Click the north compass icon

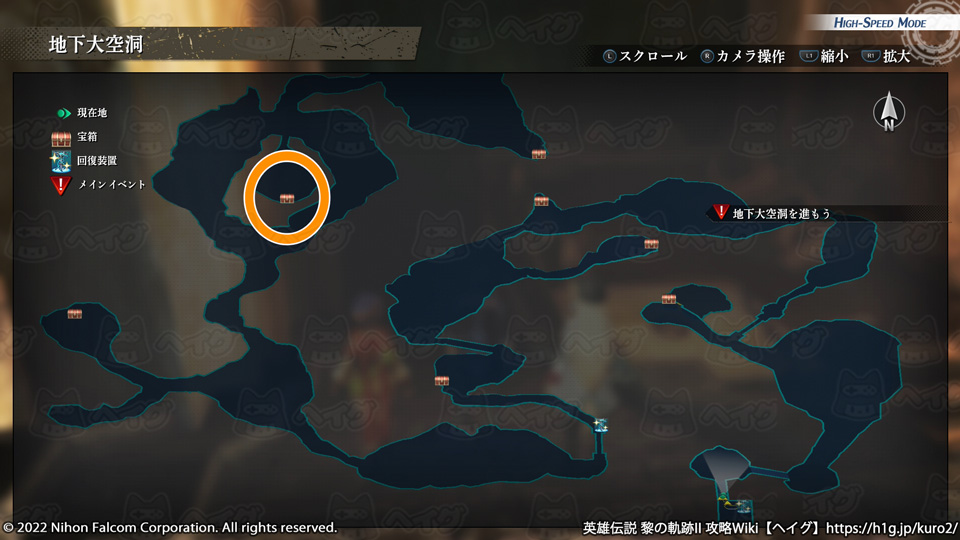tap(888, 112)
